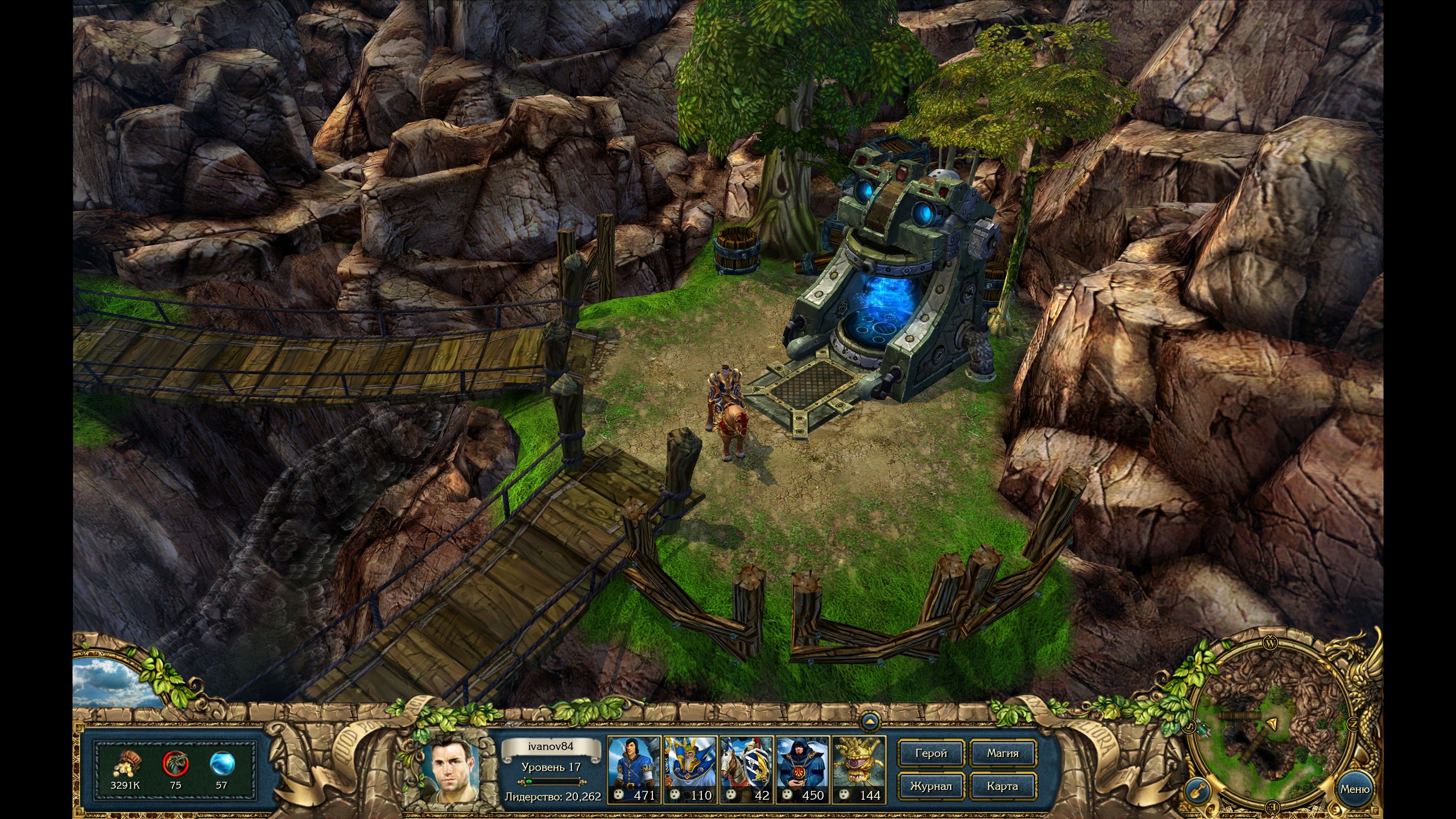1456x819 pixels.
Task: Open the Меню game menu
Action: (1354, 789)
